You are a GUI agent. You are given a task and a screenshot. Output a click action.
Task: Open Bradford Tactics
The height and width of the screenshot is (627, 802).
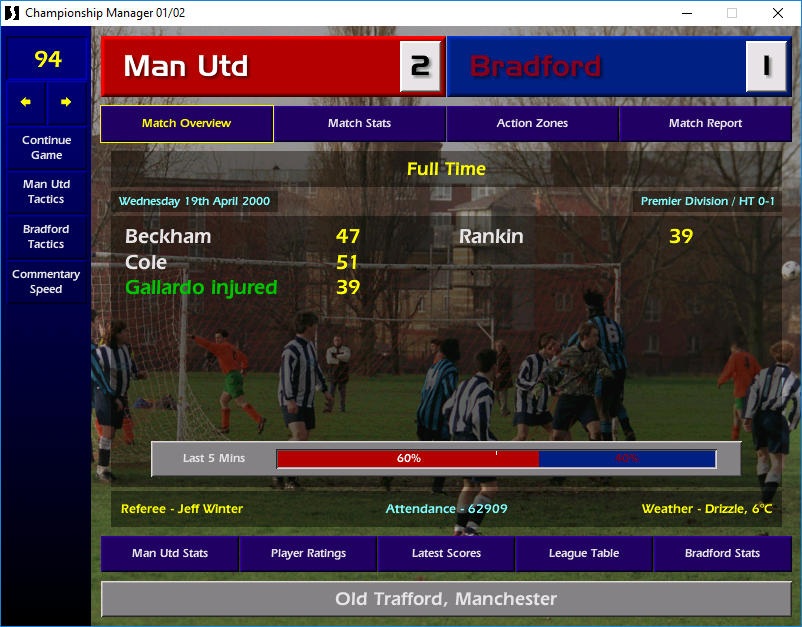click(x=46, y=236)
